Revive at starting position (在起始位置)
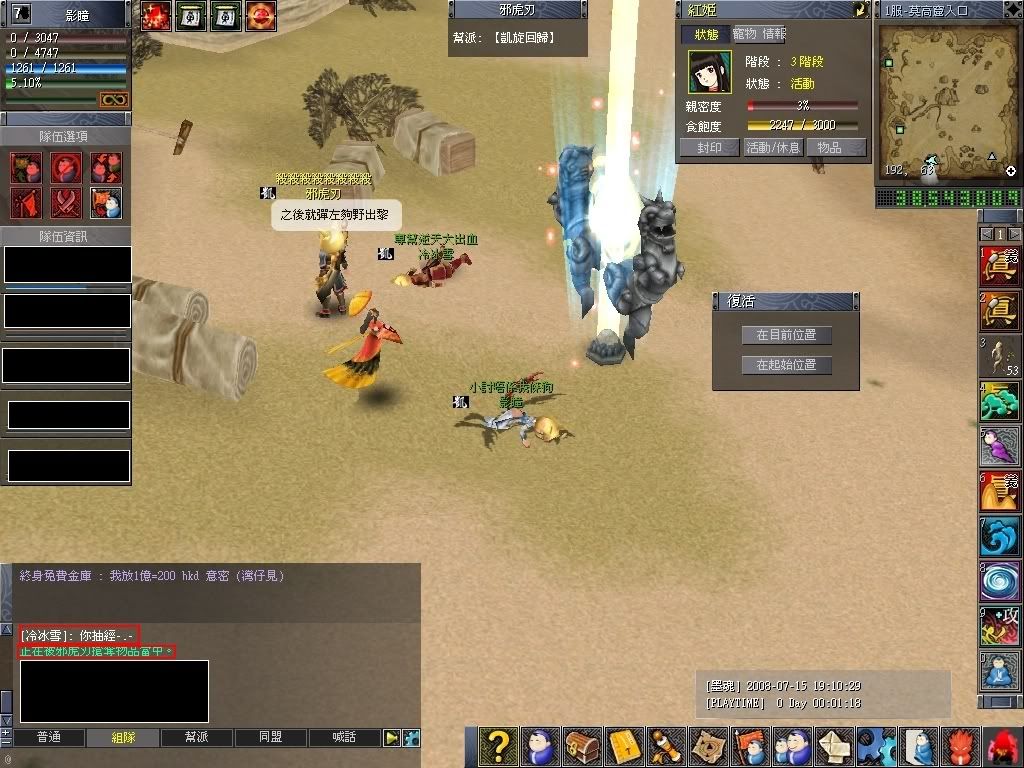The width and height of the screenshot is (1024, 768). tap(786, 365)
